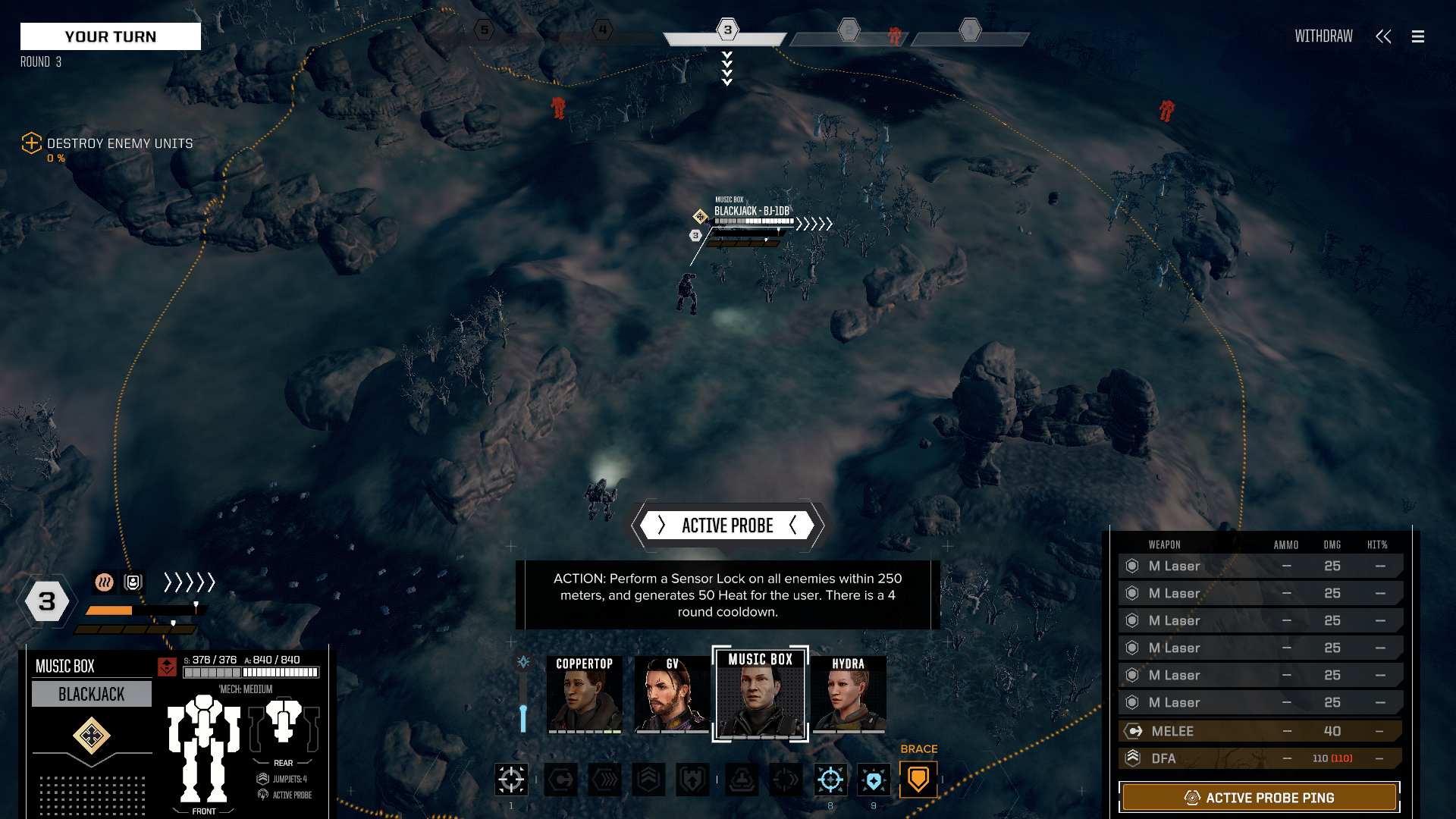Use the blue shield ability numbered 9
The image size is (1456, 819).
[x=874, y=779]
